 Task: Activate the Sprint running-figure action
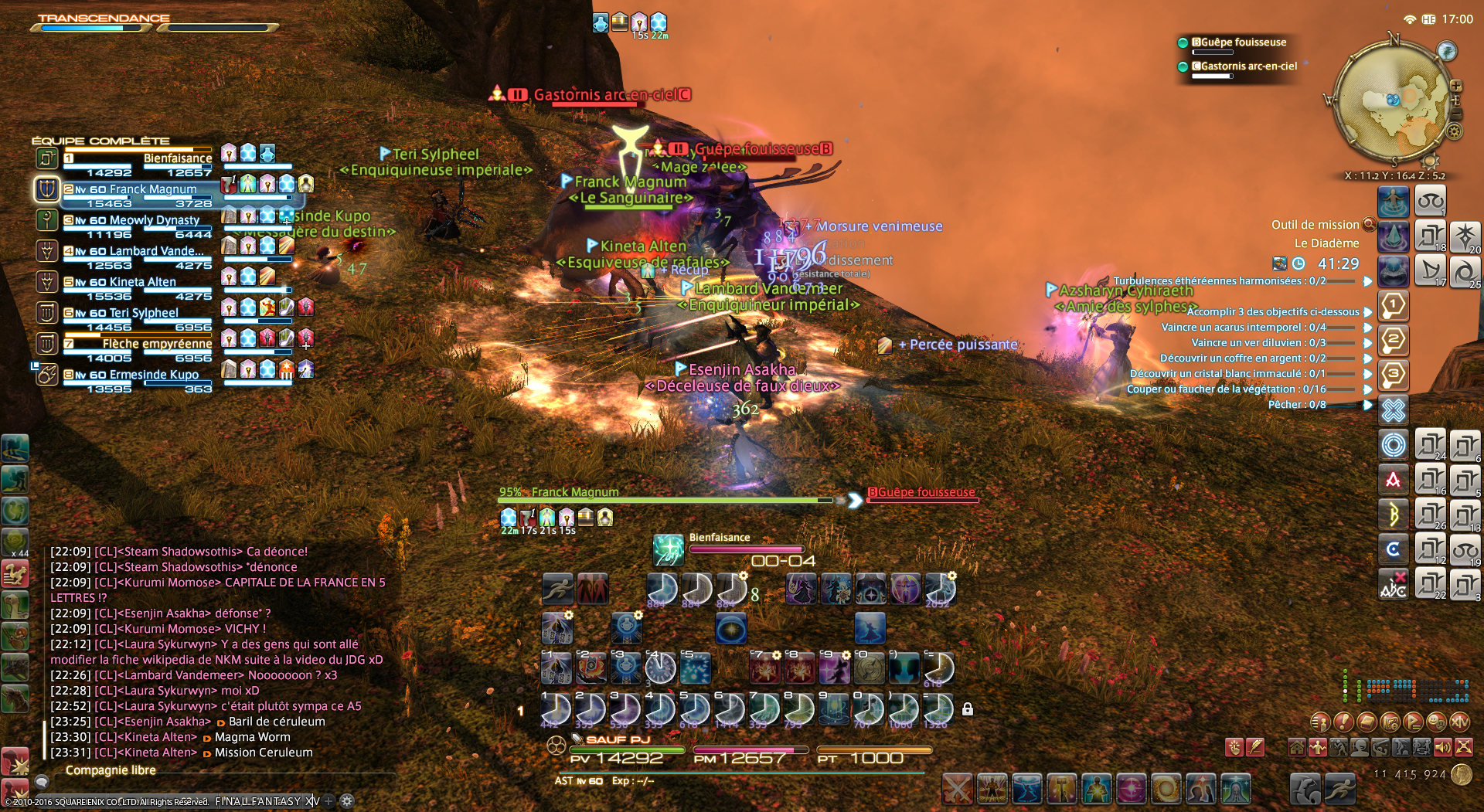pyautogui.click(x=557, y=589)
